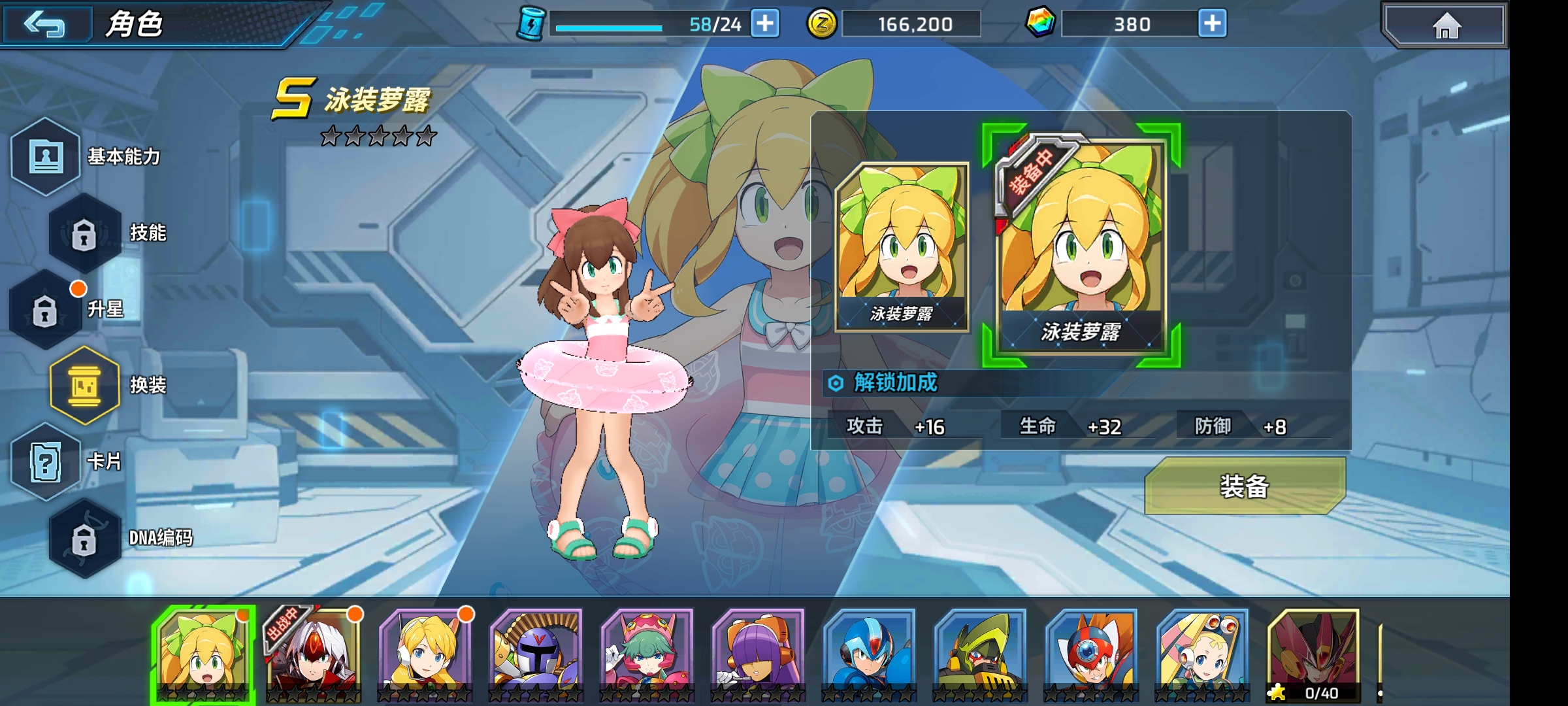Select the locked 技能 tab

point(85,233)
